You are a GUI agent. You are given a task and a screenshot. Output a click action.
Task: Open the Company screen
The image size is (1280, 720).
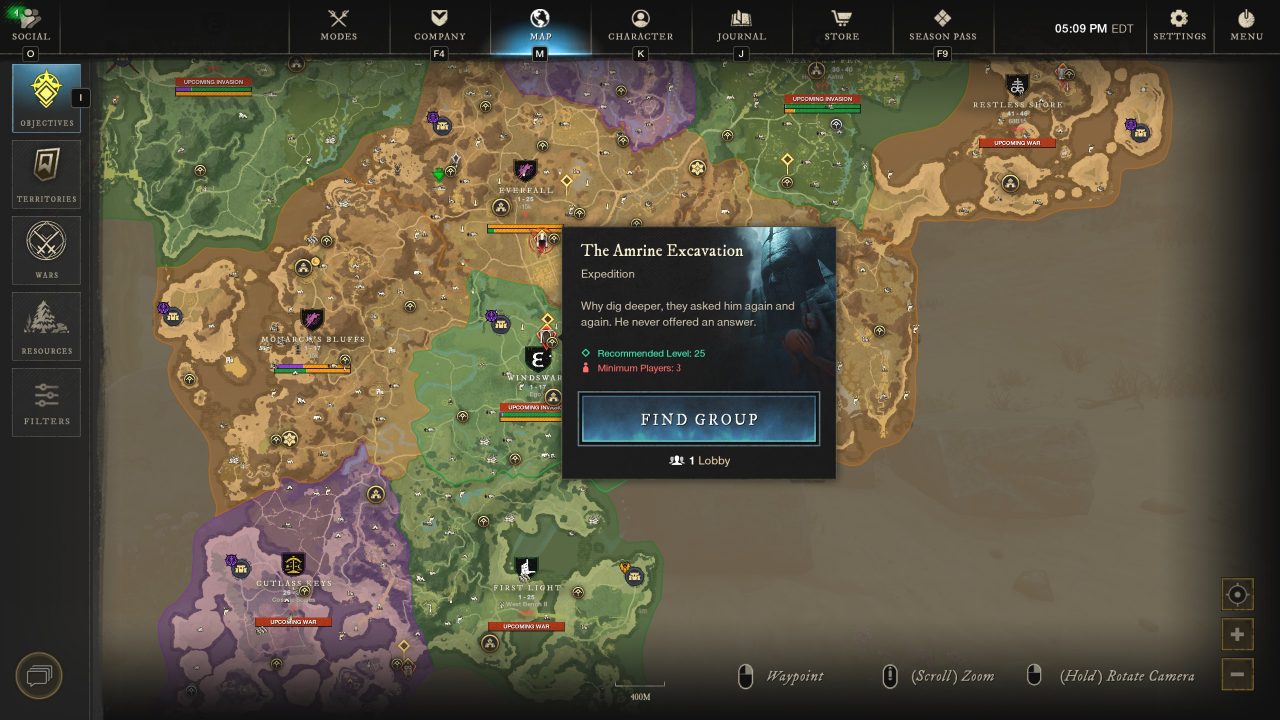tap(439, 25)
